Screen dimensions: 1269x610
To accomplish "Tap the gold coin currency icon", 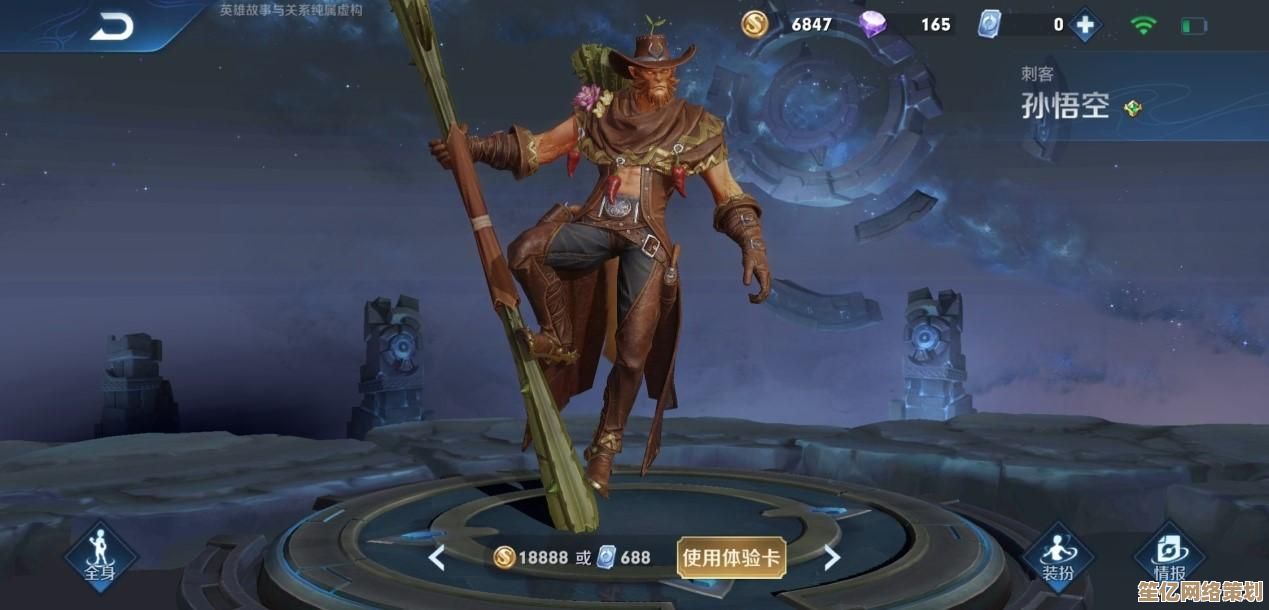I will (x=755, y=24).
